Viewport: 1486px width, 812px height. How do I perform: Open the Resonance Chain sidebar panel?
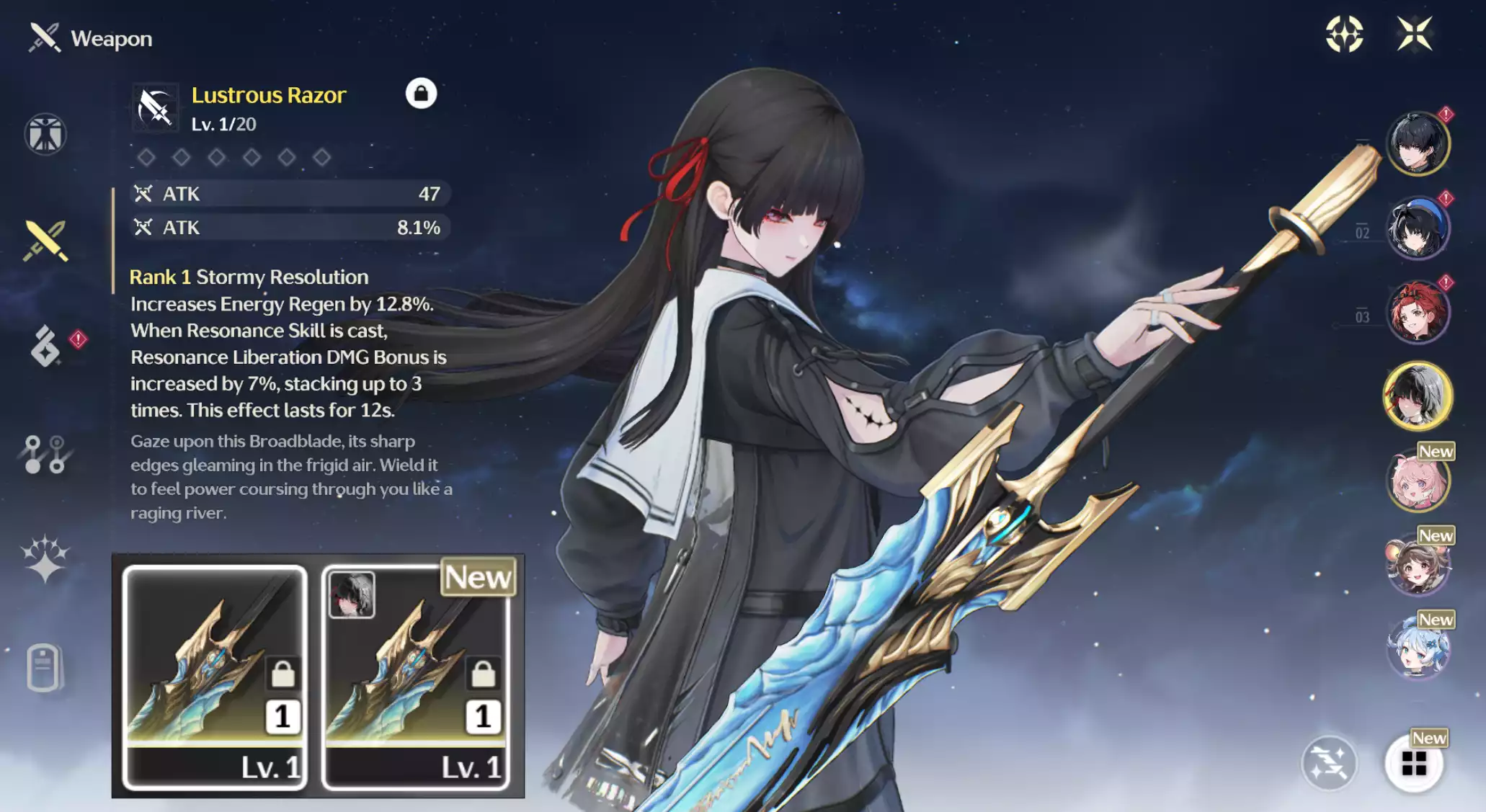pyautogui.click(x=45, y=453)
